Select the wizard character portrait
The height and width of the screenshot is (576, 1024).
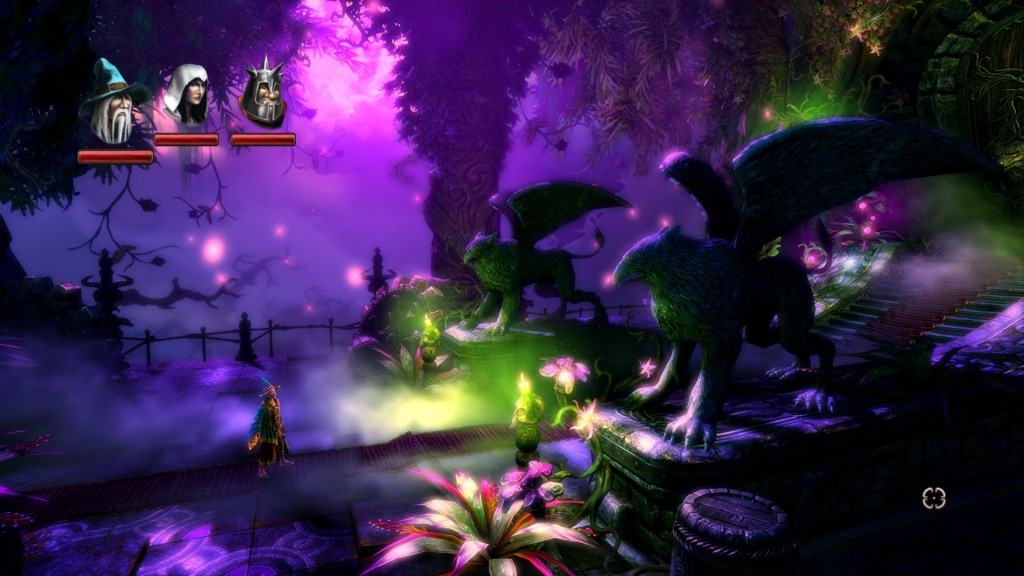tap(113, 102)
